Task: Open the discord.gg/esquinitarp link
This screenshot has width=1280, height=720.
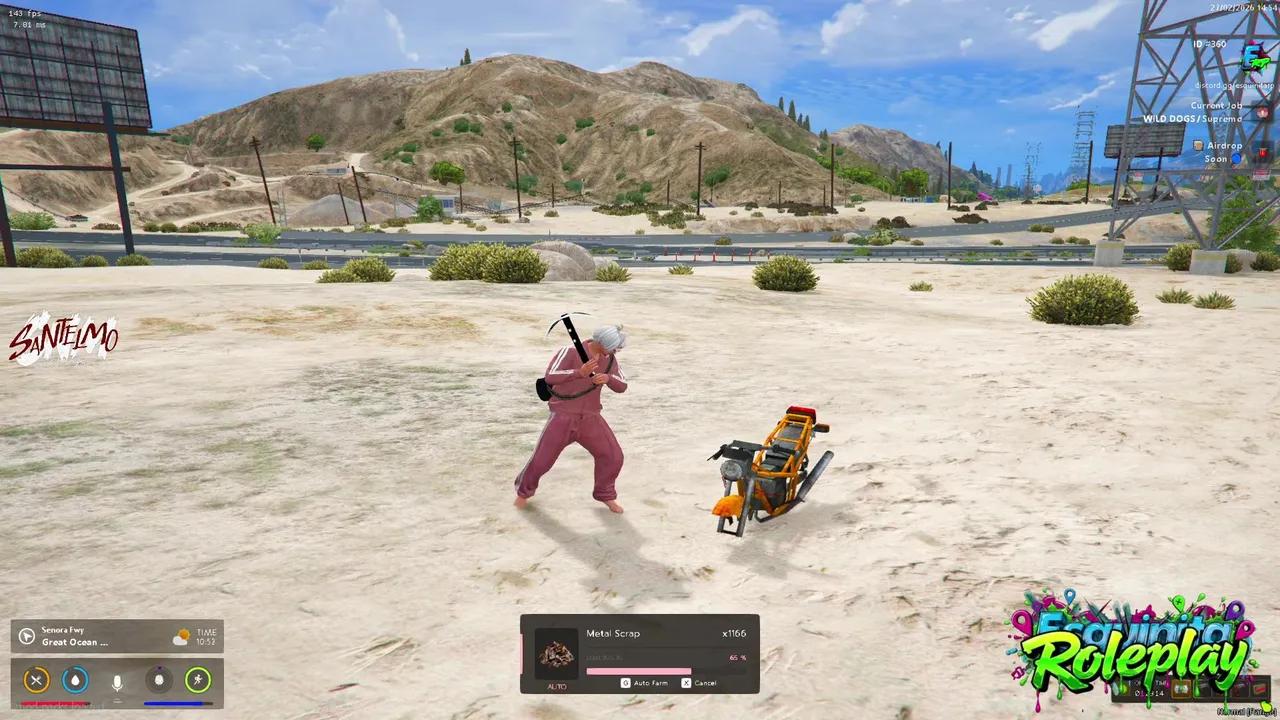Action: 1234,85
